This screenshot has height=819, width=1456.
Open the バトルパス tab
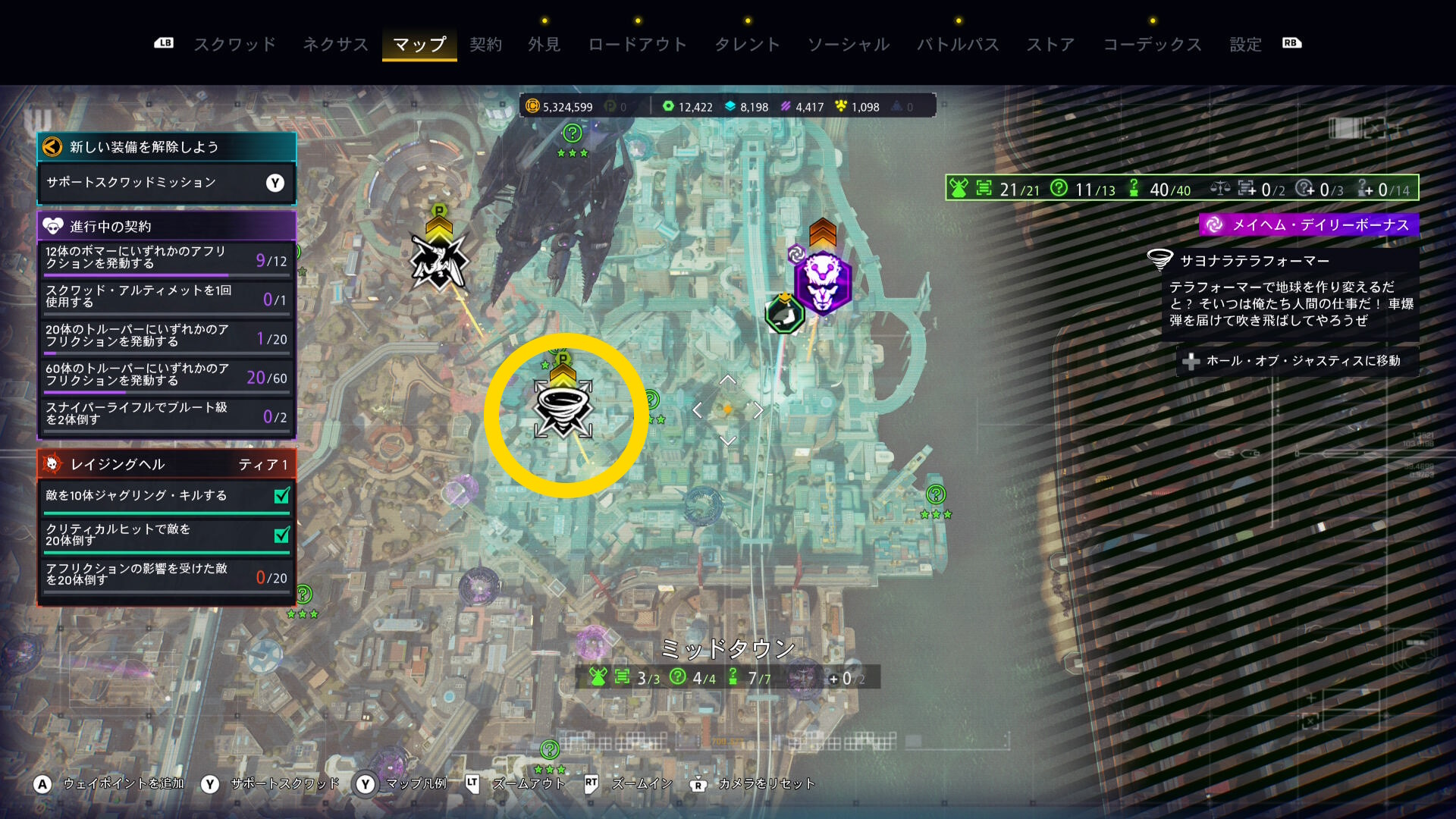(x=958, y=44)
